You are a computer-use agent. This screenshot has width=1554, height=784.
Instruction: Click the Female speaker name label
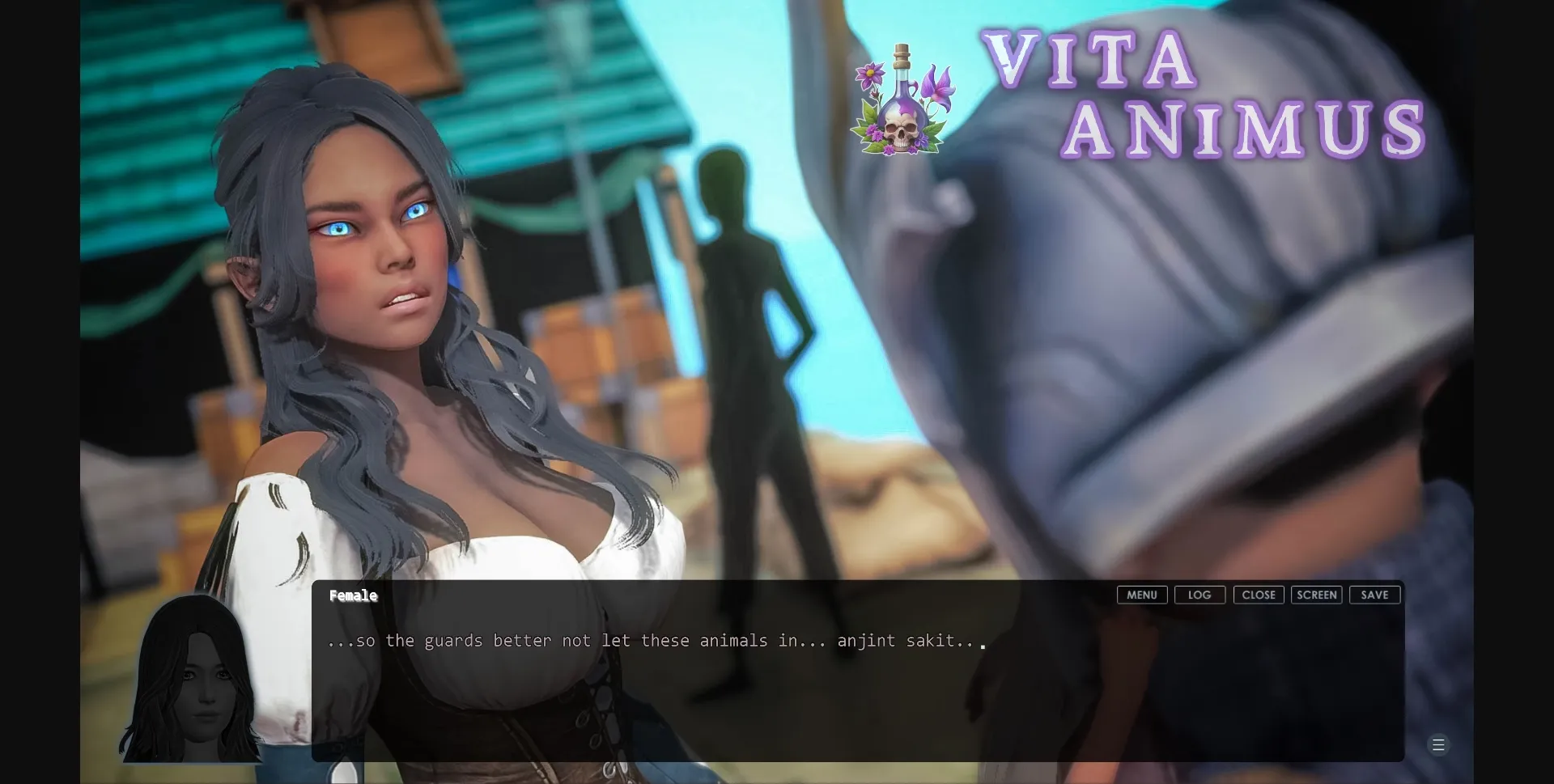pos(353,595)
